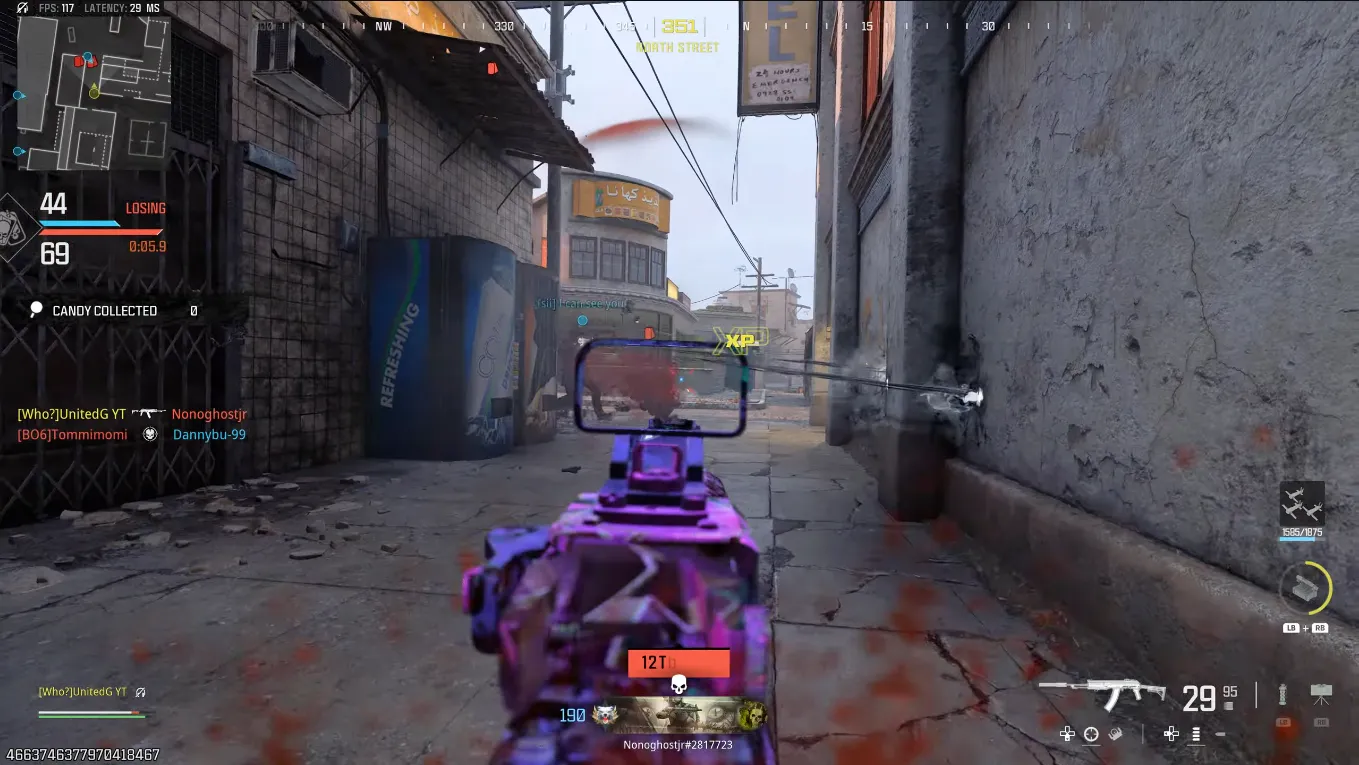
Task: Open the 12T nameplate banner
Action: tap(679, 663)
